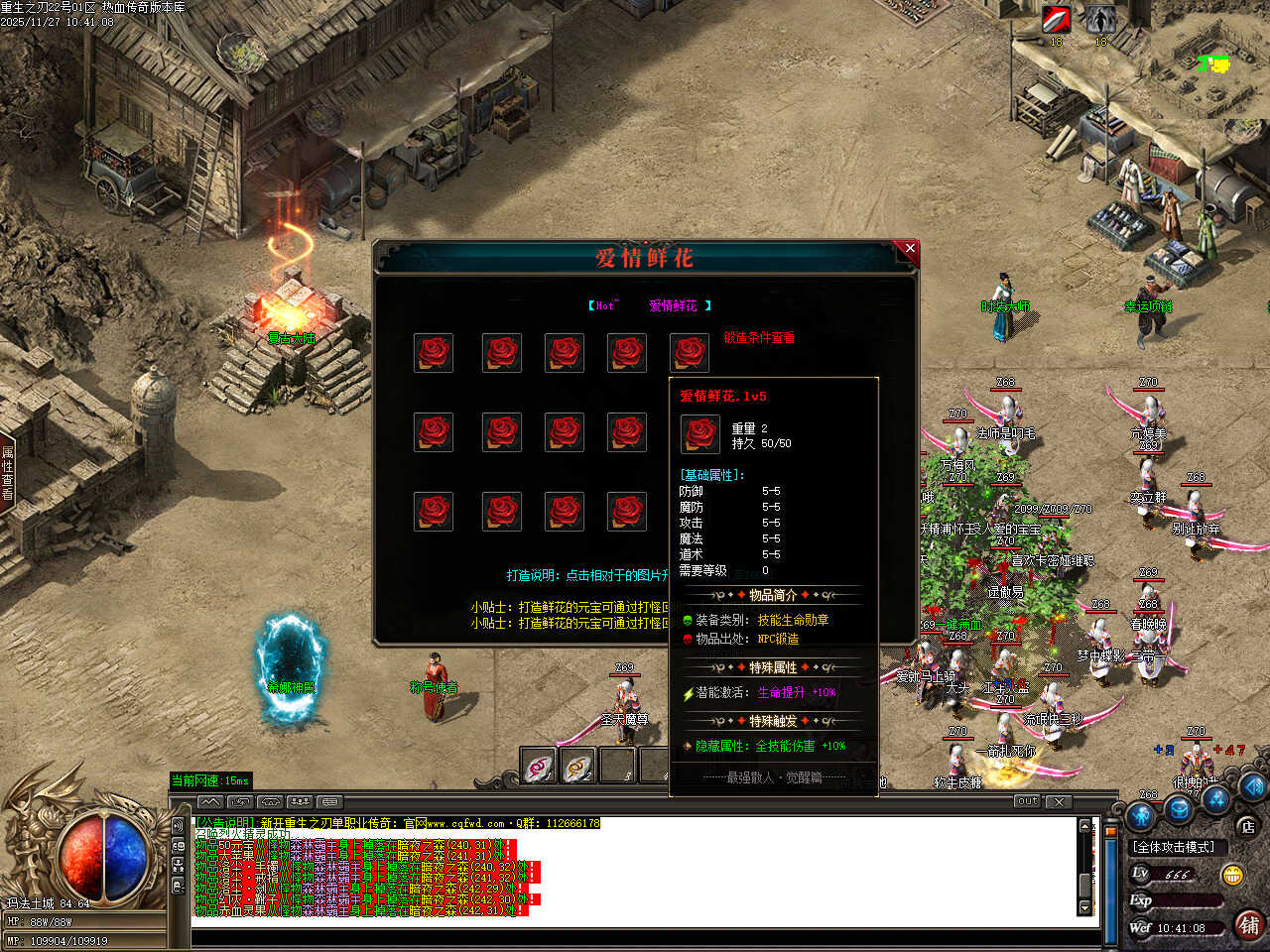Viewport: 1270px width, 952px height.
Task: Click the 属性查看 side tab
Action: click(8, 473)
